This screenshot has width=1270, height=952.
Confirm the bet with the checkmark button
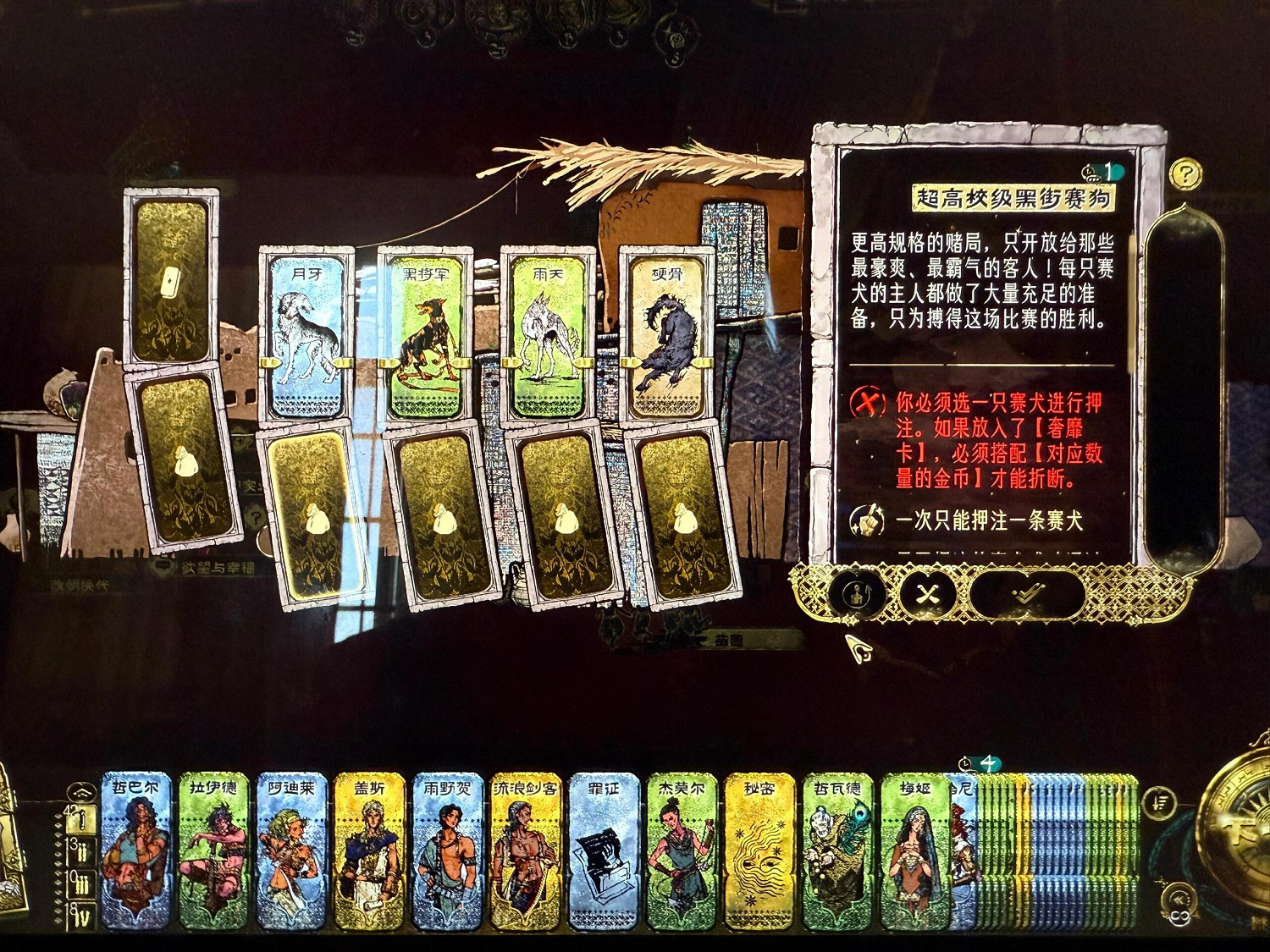(1028, 594)
